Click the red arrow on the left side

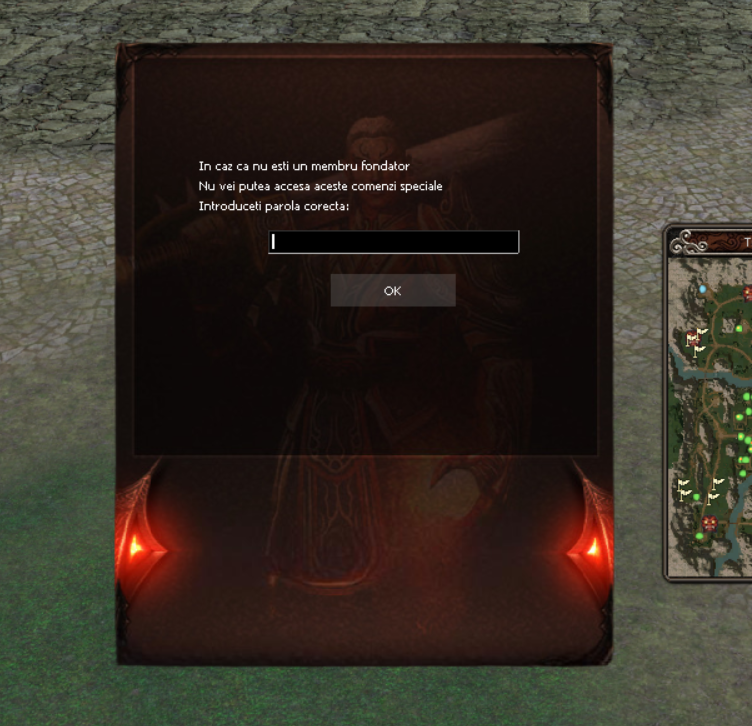point(135,546)
